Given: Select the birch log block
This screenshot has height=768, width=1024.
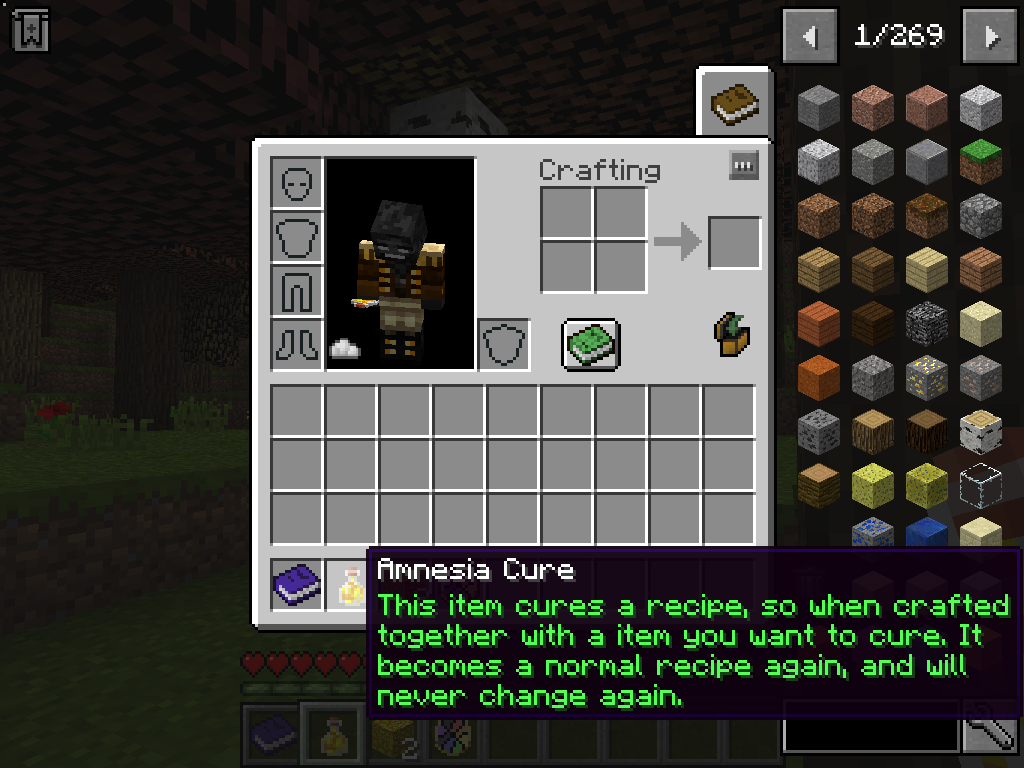Looking at the screenshot, I should click(x=981, y=431).
